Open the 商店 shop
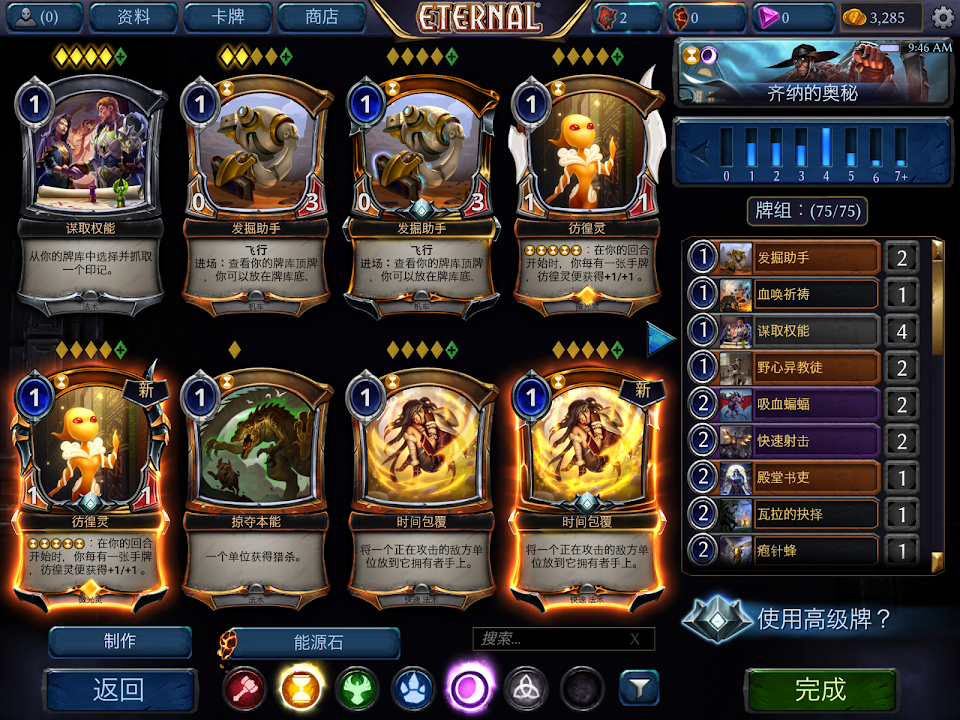This screenshot has height=720, width=960. pyautogui.click(x=321, y=17)
